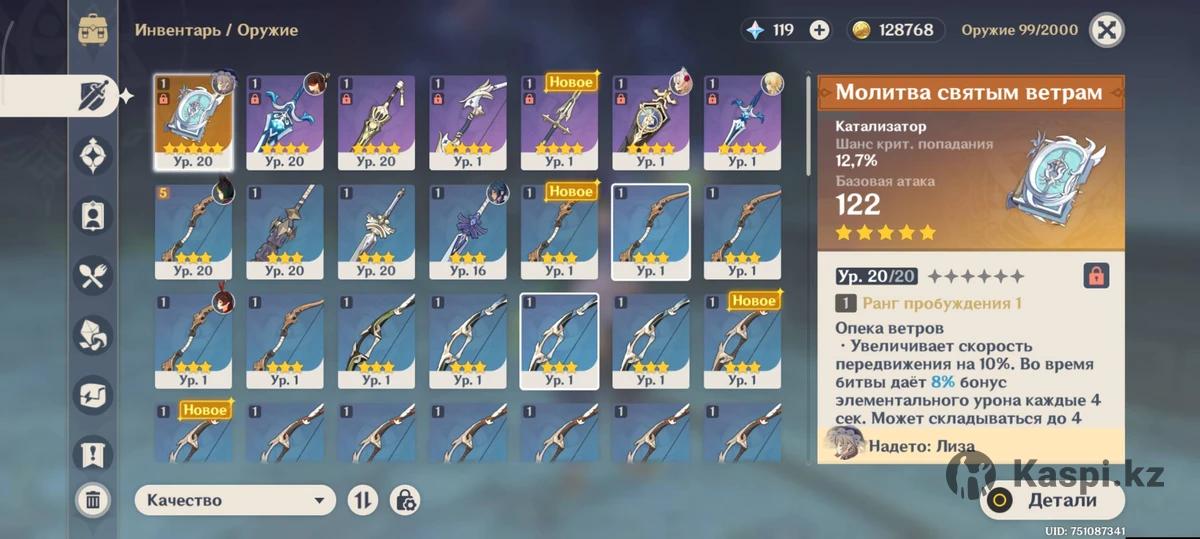Pick the three-star bow at level 20
Viewport: 1200px width, 539px height.
coord(193,230)
